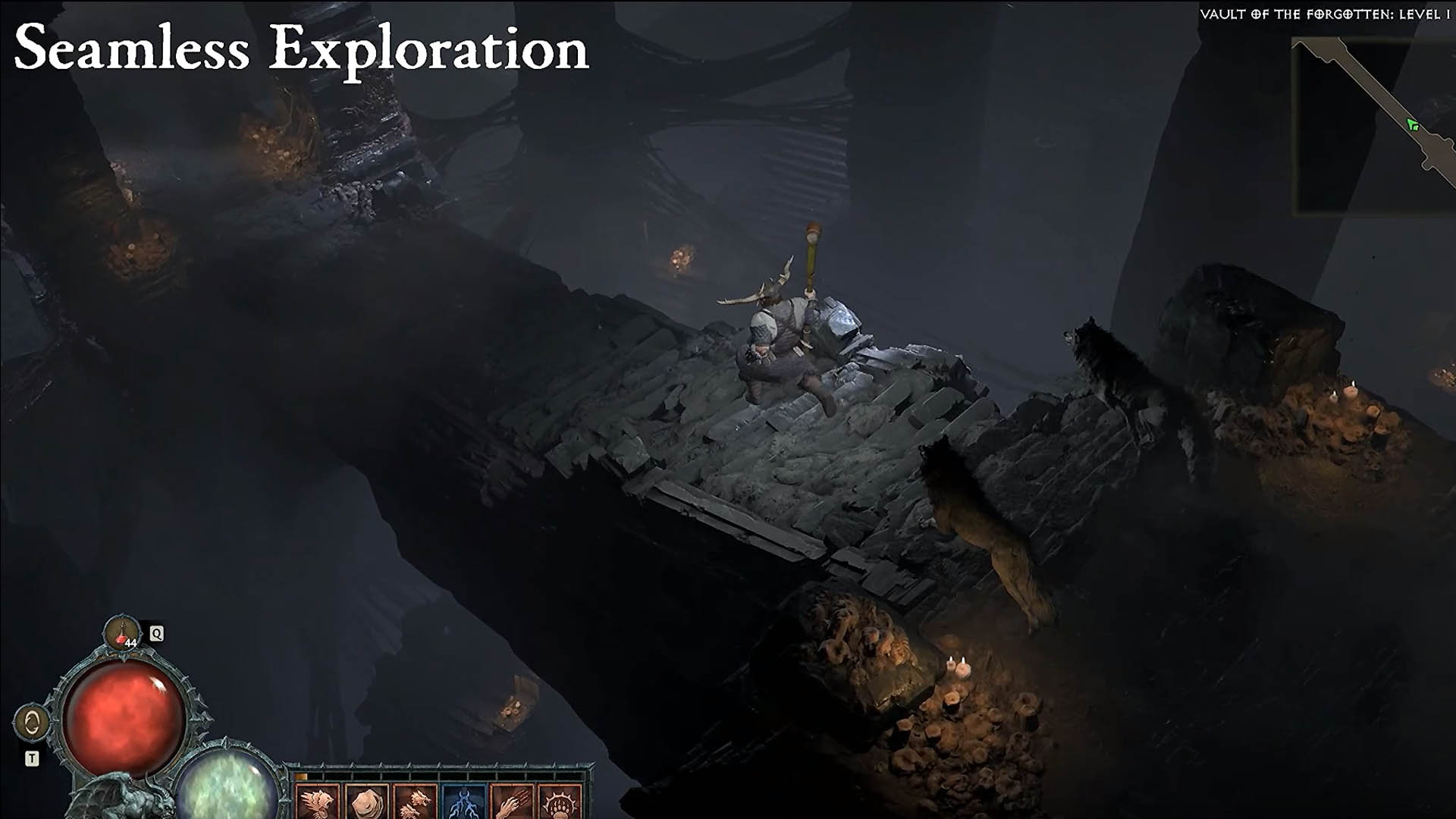This screenshot has width=1456, height=819.
Task: Select the bear Maul skill icon
Action: coord(317,804)
